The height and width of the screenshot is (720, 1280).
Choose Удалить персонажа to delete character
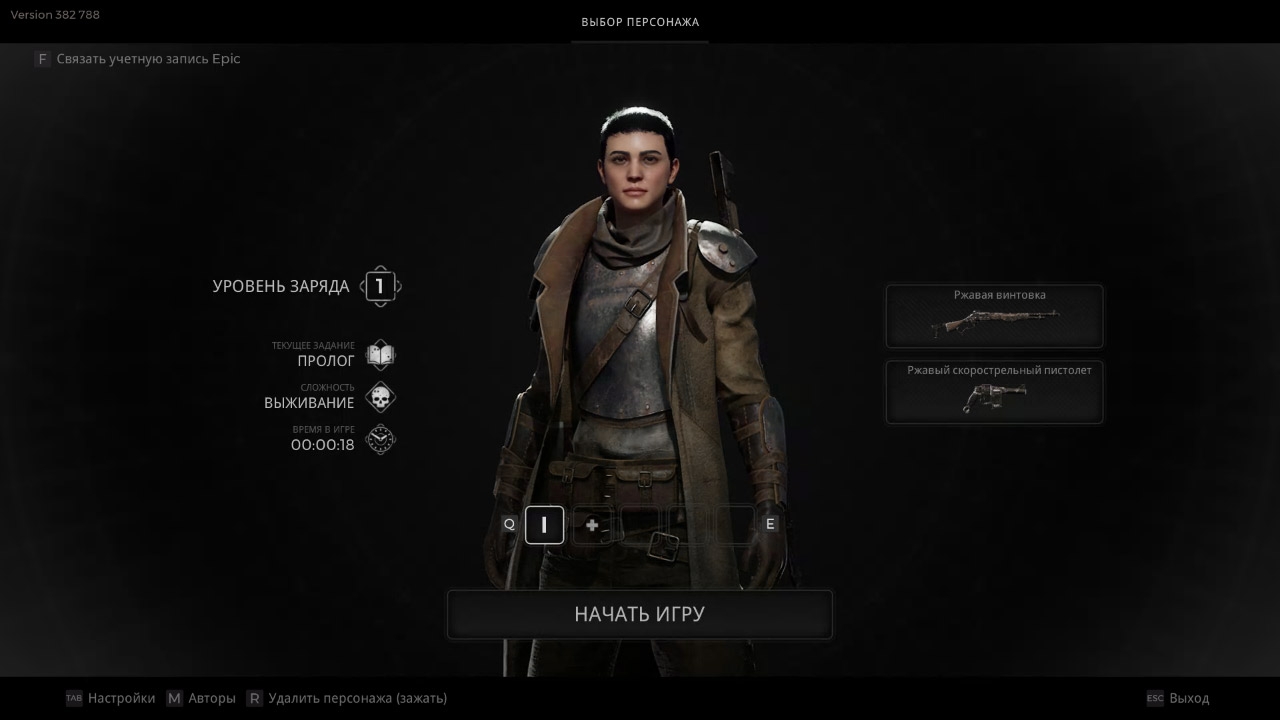pos(357,698)
